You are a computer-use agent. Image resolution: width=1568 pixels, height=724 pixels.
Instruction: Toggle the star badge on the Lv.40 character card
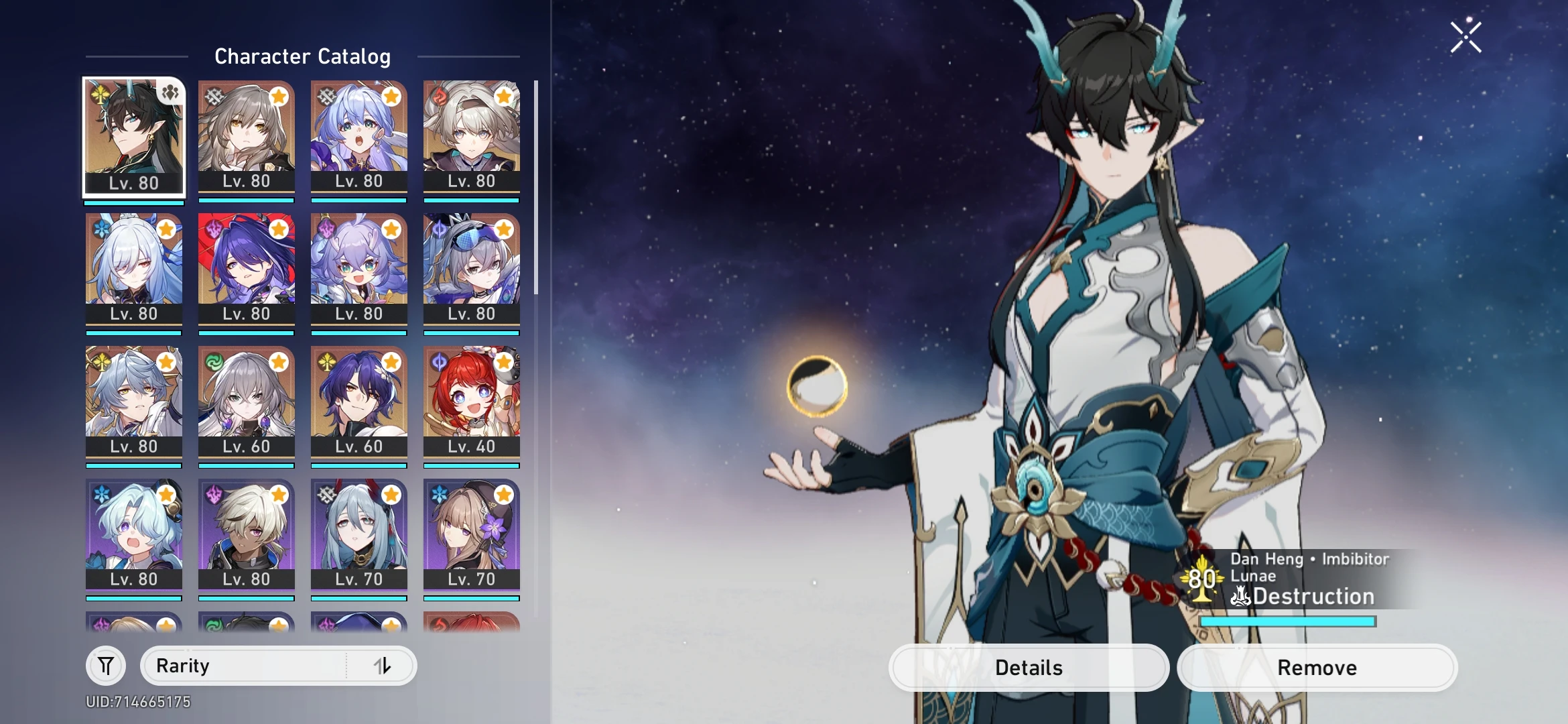tap(503, 363)
